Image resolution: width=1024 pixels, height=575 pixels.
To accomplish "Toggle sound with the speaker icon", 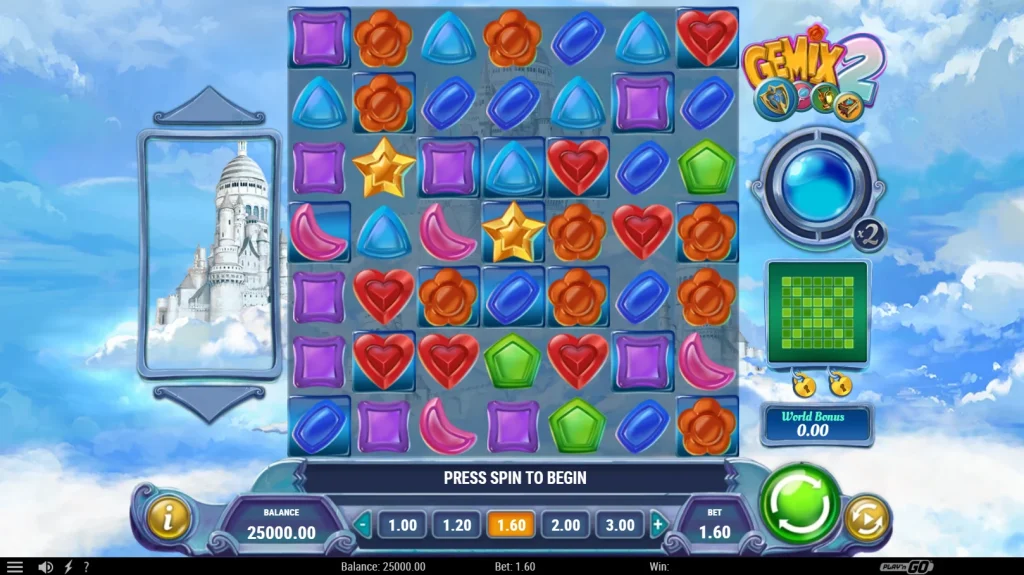I will tap(45, 567).
